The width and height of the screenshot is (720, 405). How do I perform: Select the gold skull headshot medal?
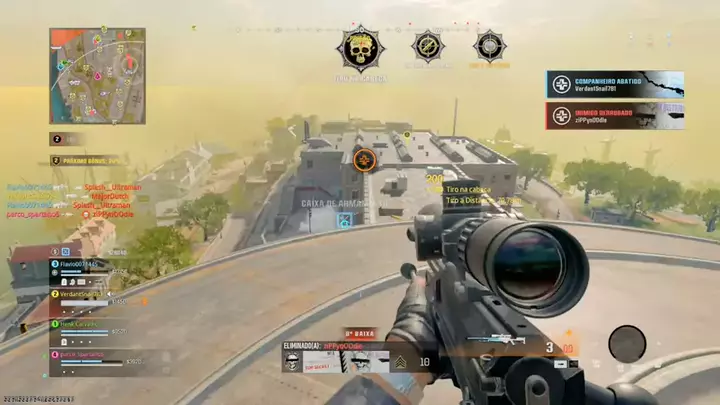(360, 48)
